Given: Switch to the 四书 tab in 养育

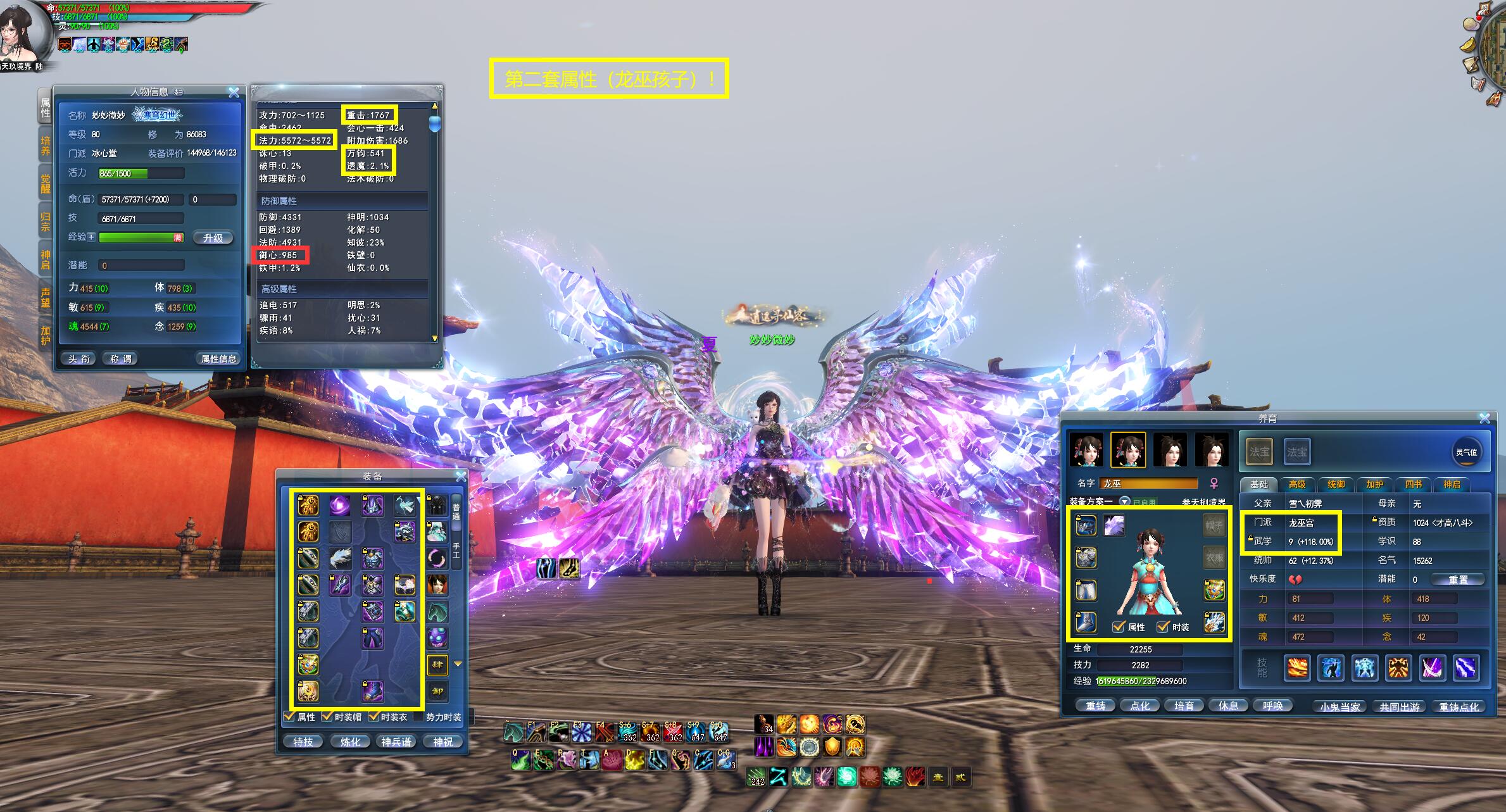Looking at the screenshot, I should (1413, 484).
